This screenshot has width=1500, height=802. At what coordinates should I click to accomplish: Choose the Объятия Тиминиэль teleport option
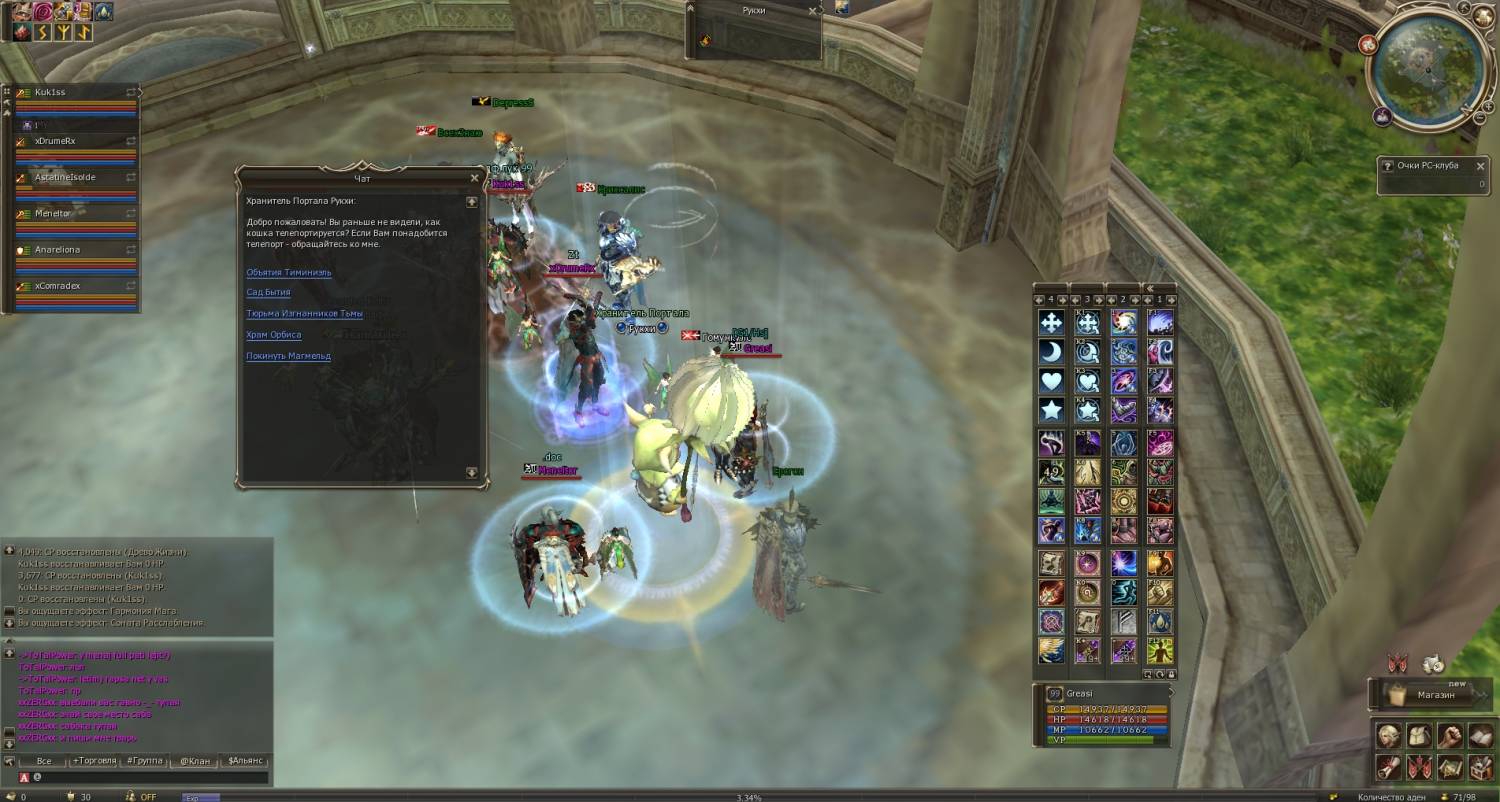[289, 272]
